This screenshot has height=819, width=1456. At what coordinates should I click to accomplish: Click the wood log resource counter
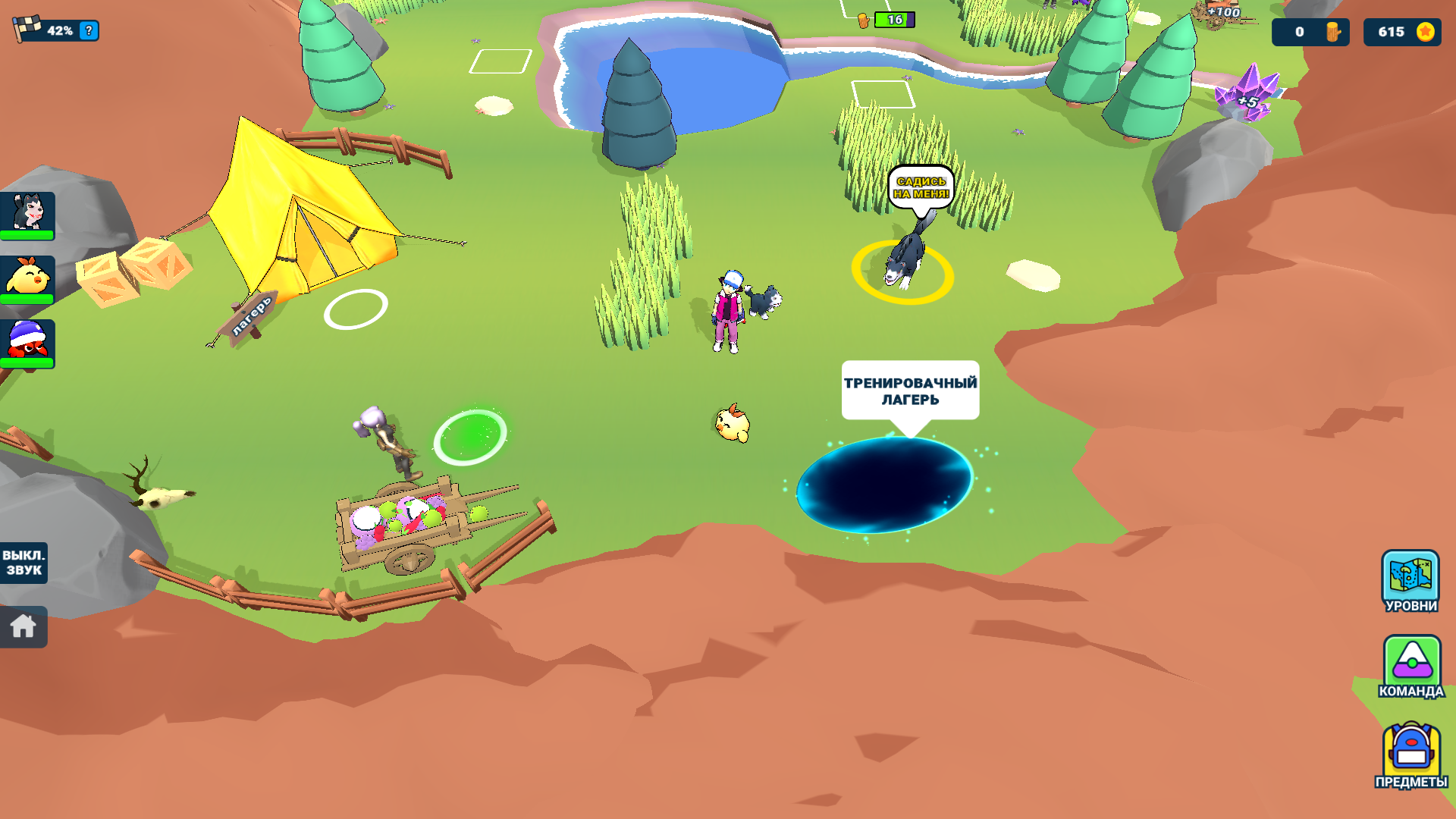pos(1310,32)
